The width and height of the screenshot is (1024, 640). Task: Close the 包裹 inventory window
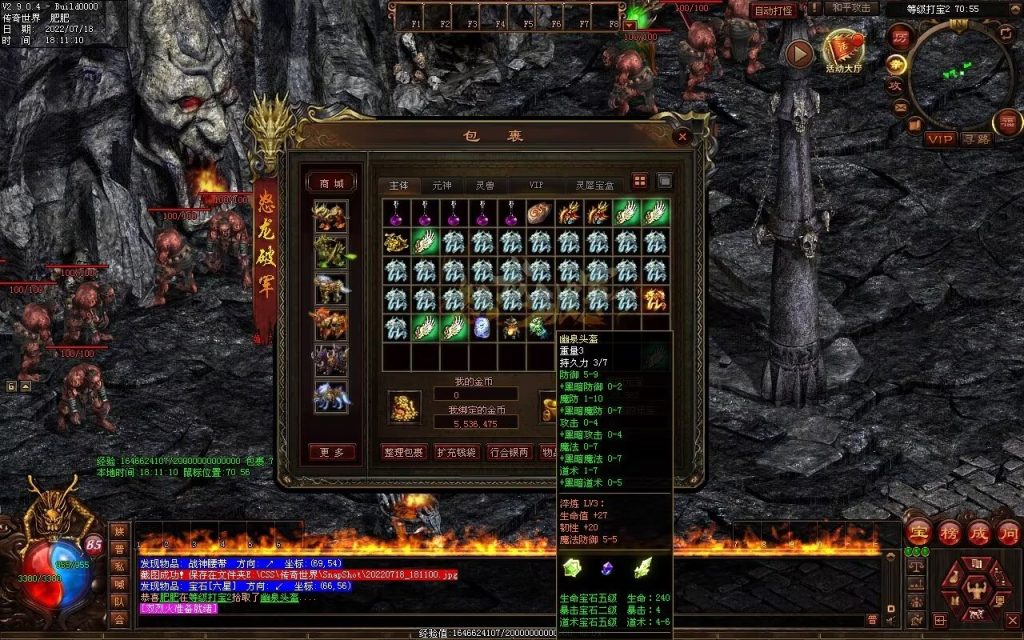[x=683, y=135]
